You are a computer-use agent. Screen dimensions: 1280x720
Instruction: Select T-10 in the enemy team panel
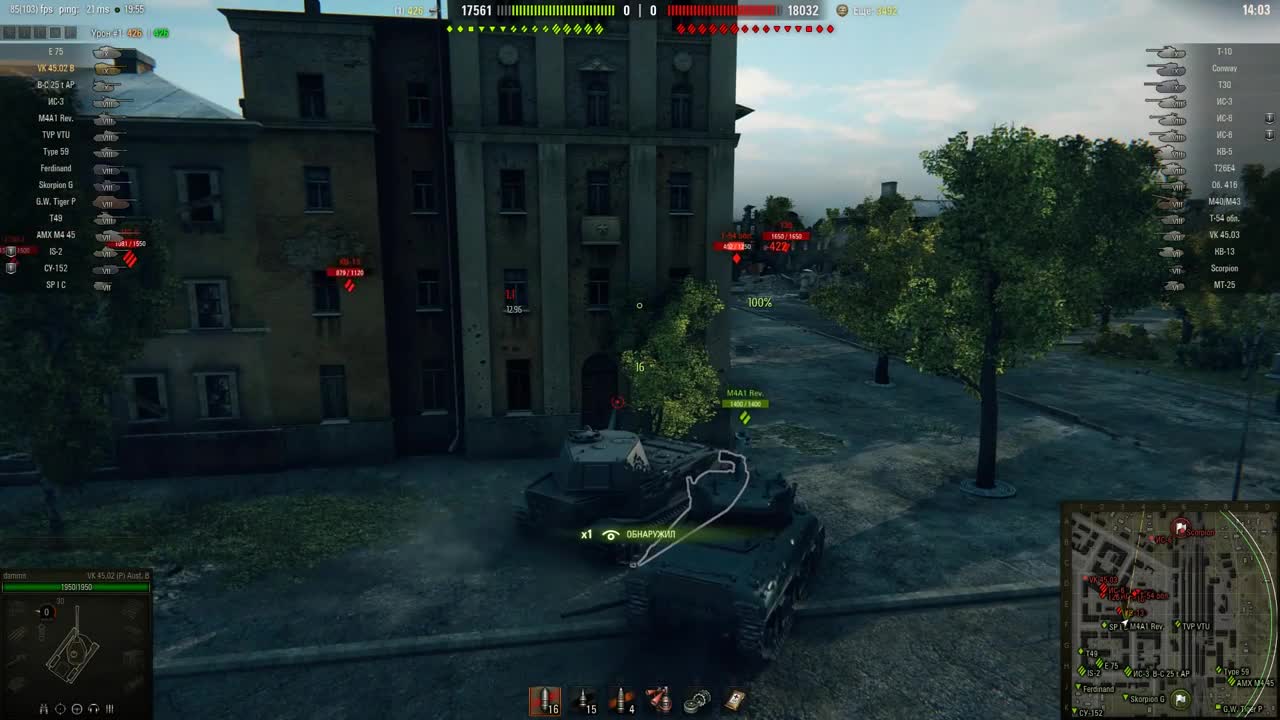point(1225,51)
